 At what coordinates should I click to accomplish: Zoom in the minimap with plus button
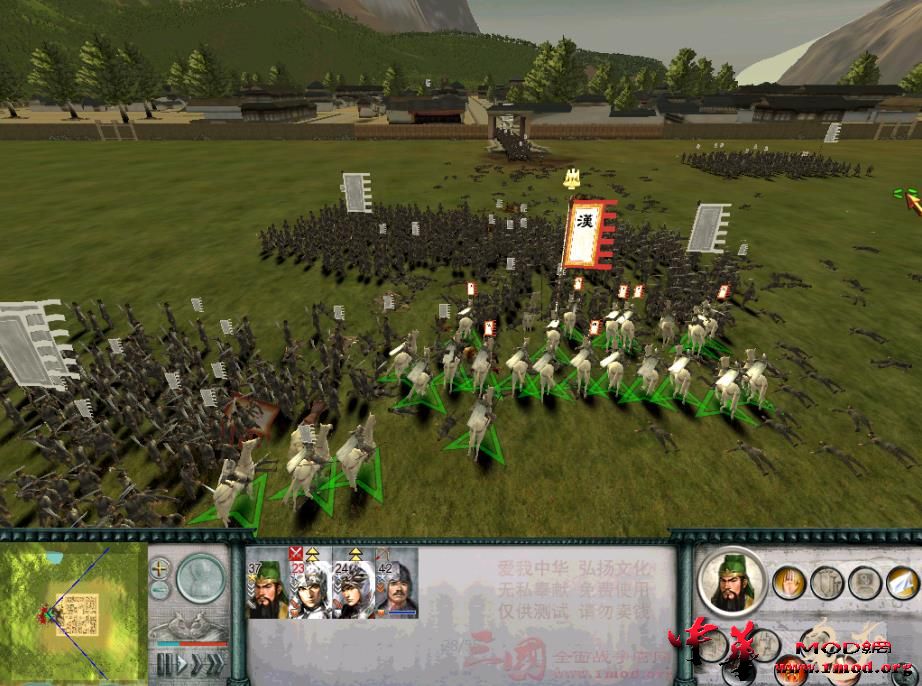point(160,568)
